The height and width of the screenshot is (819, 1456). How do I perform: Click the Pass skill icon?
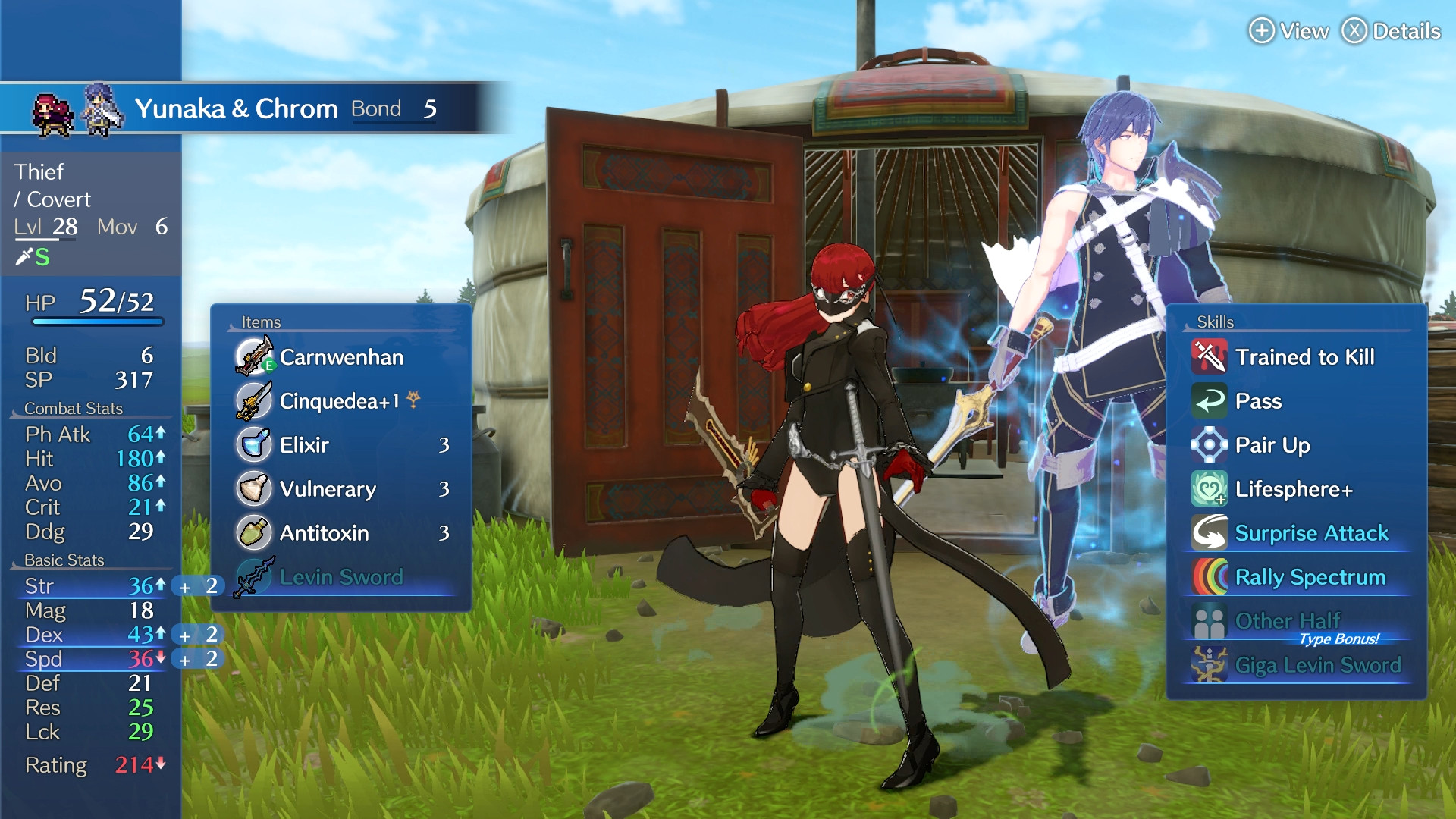click(x=1209, y=401)
